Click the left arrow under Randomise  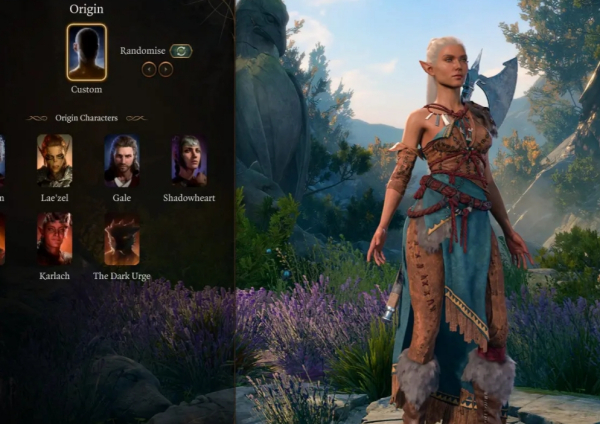point(149,69)
